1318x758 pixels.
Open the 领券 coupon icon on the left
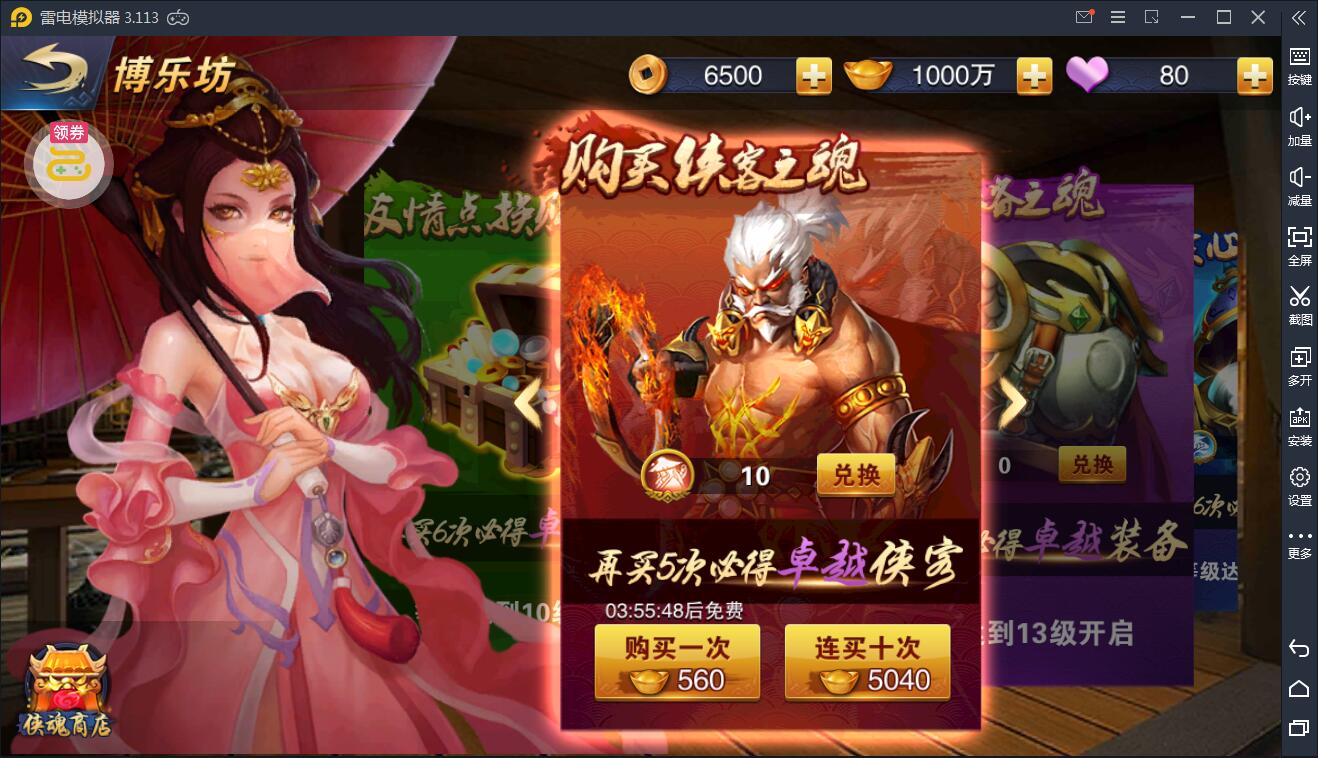pyautogui.click(x=68, y=160)
